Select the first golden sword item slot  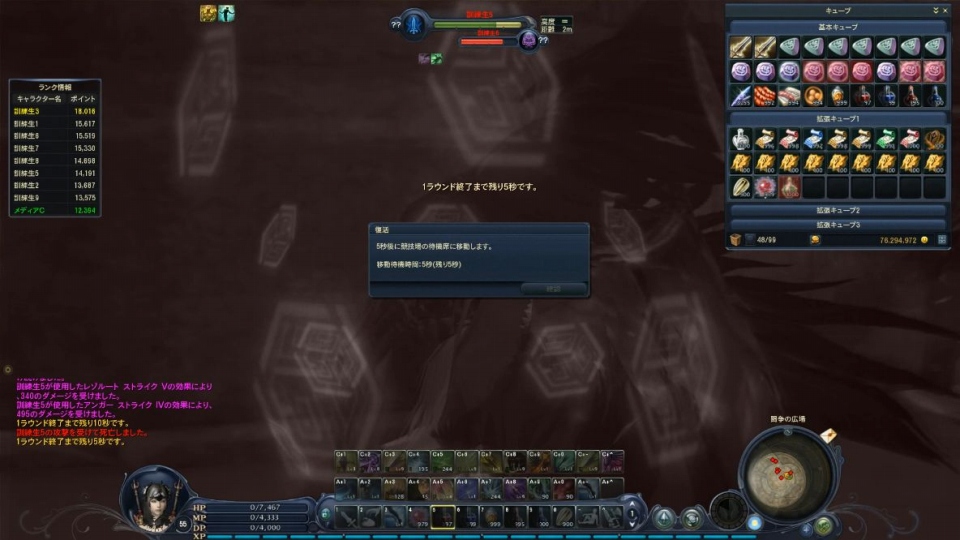[740, 47]
